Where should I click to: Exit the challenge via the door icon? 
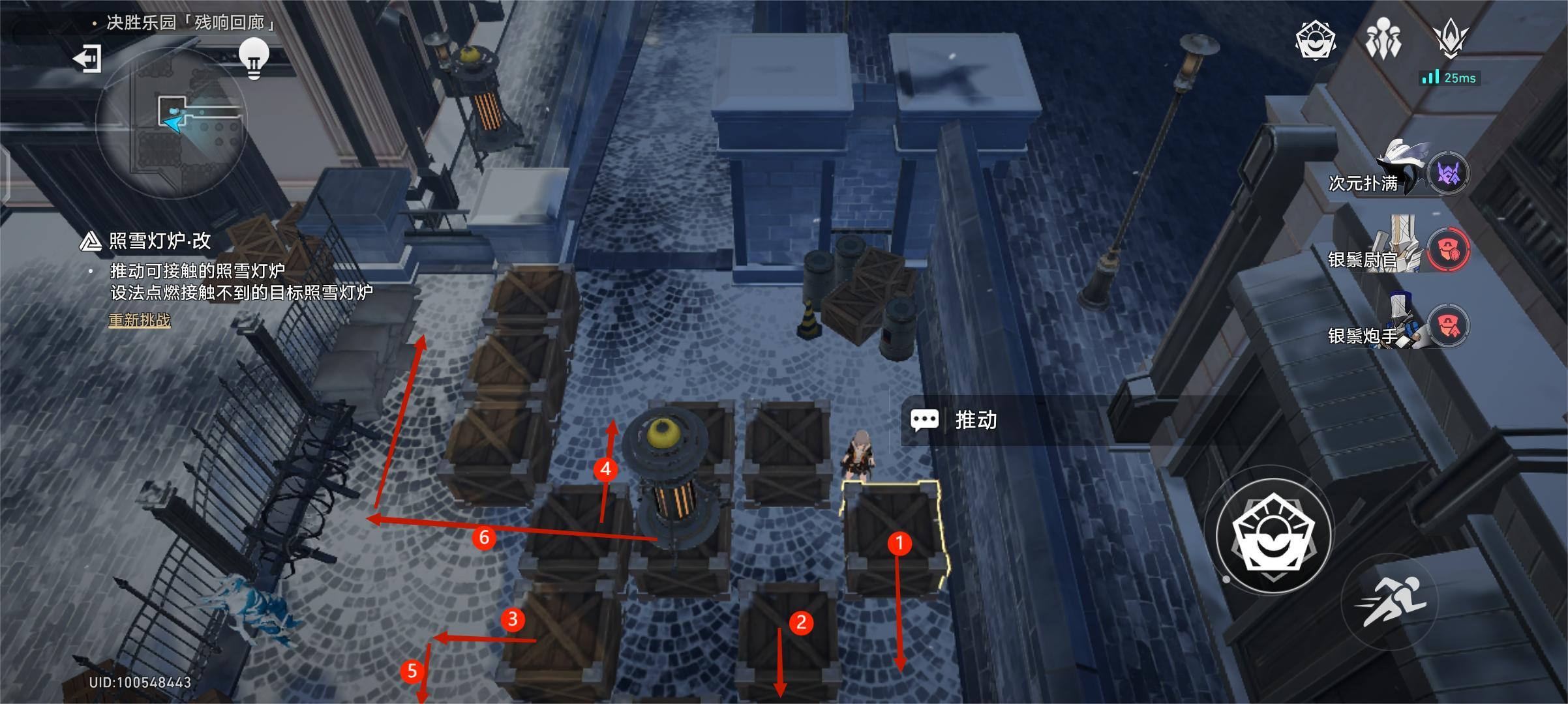coord(87,59)
